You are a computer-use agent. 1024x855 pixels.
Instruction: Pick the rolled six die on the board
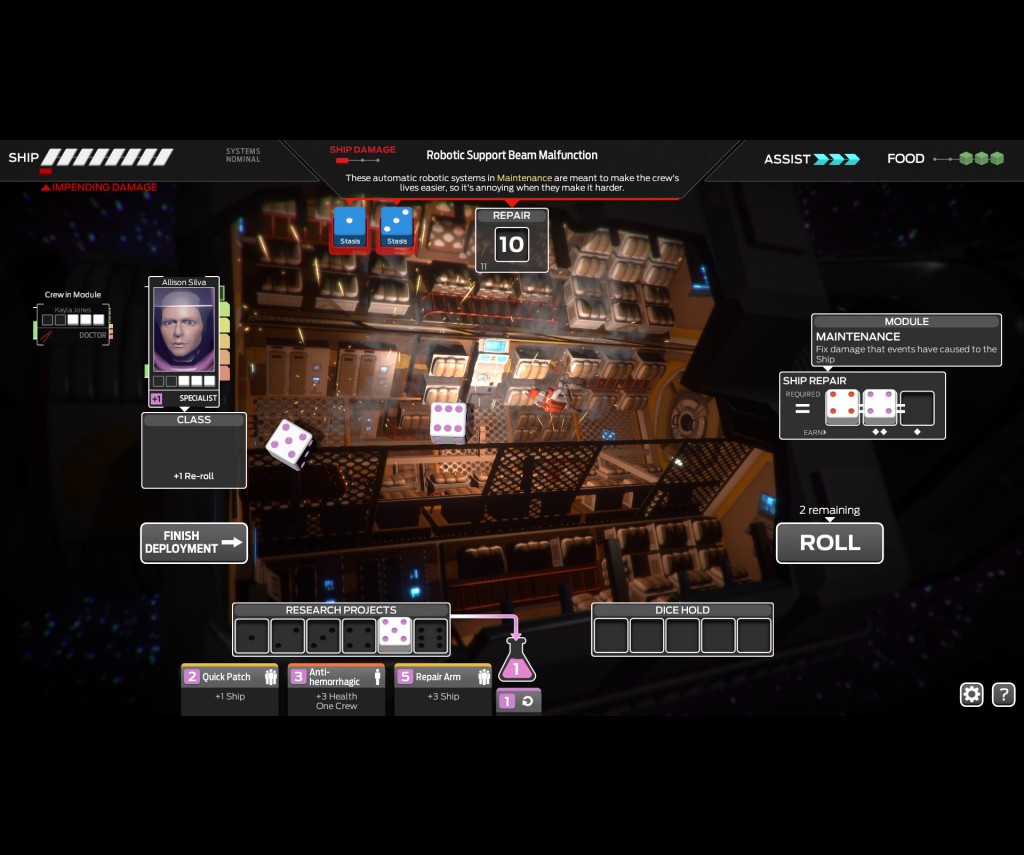(447, 422)
